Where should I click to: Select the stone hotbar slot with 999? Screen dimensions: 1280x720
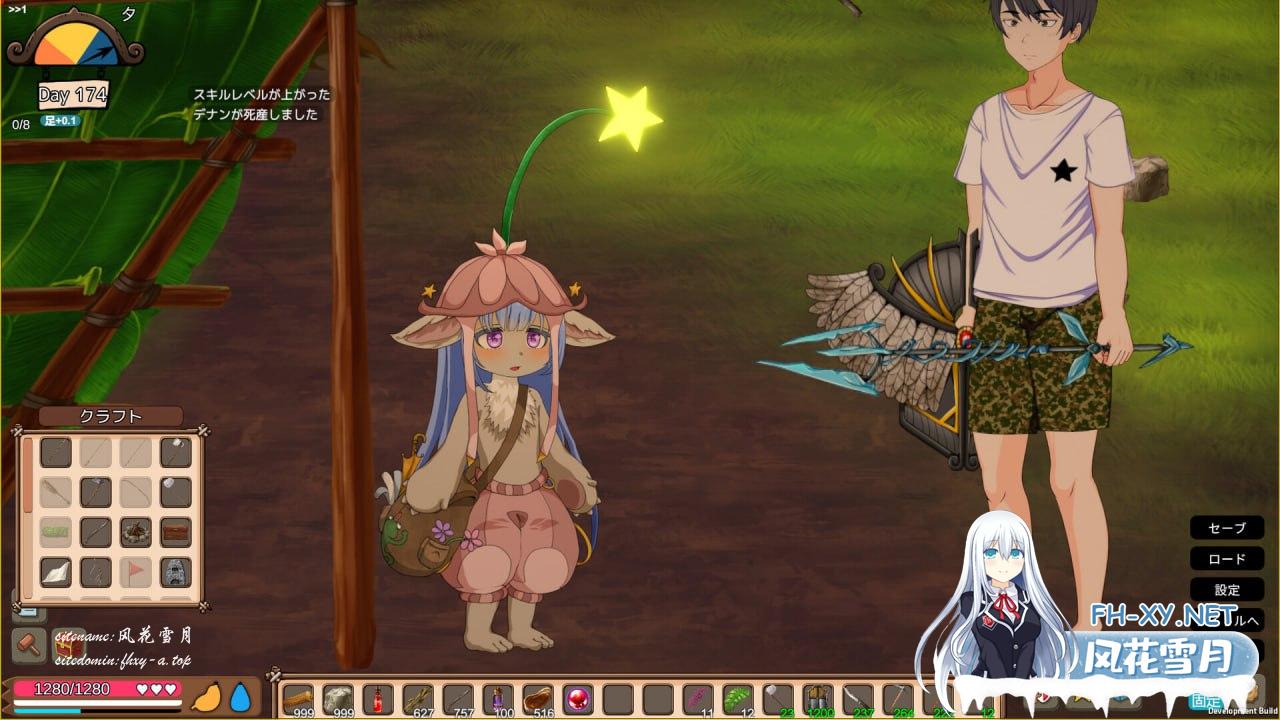pos(338,699)
